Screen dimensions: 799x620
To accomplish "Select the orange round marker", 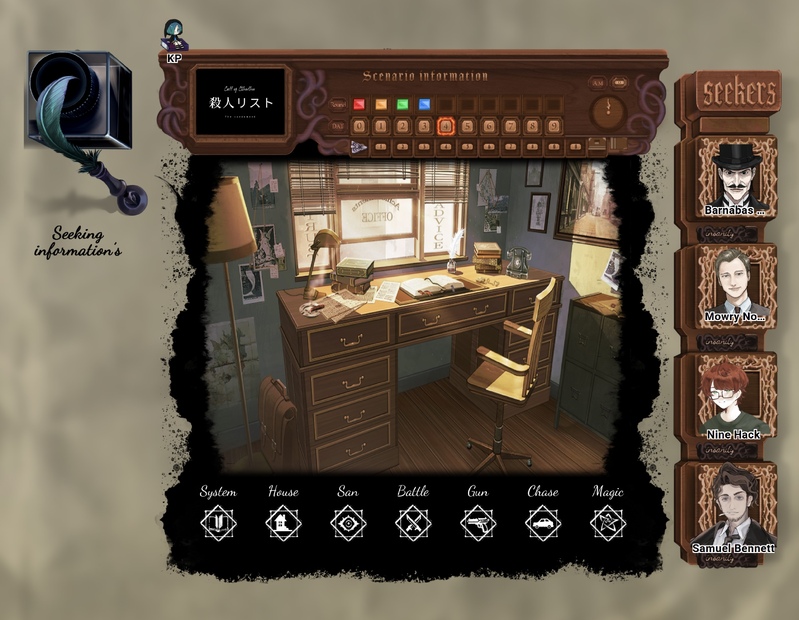I will (381, 104).
